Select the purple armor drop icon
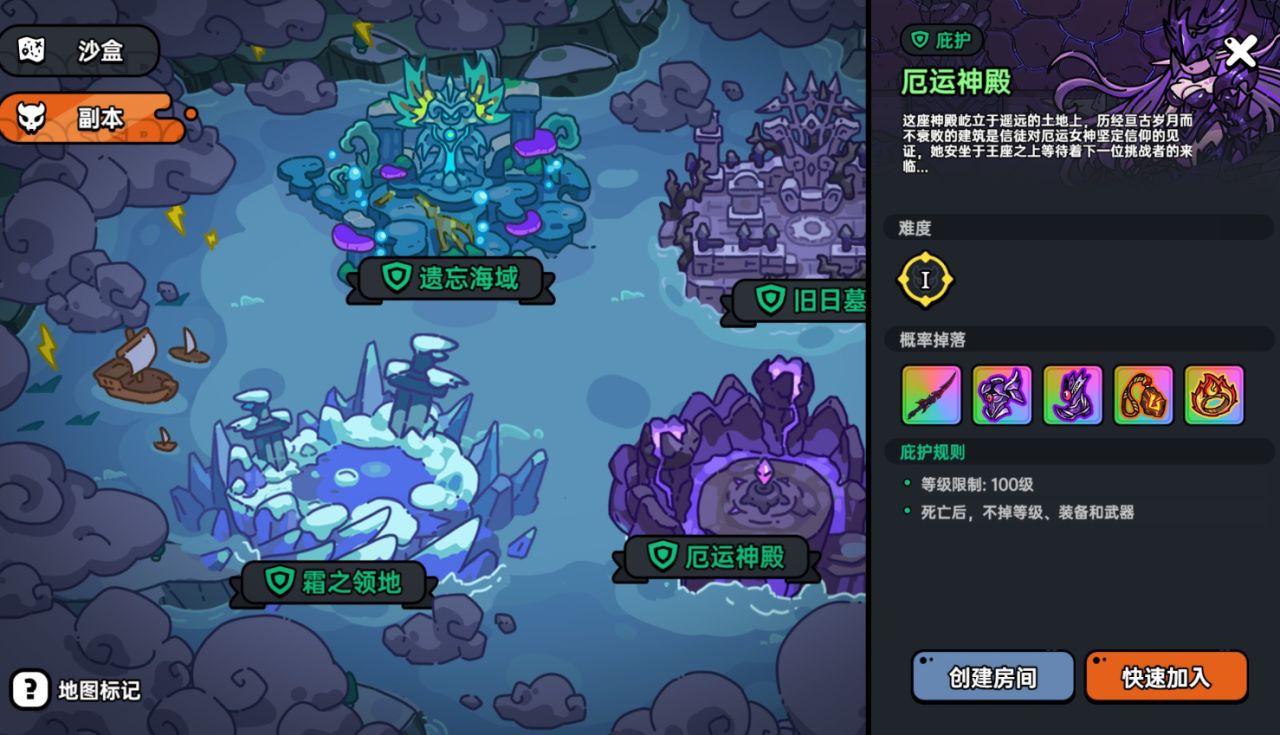 [x=1001, y=395]
